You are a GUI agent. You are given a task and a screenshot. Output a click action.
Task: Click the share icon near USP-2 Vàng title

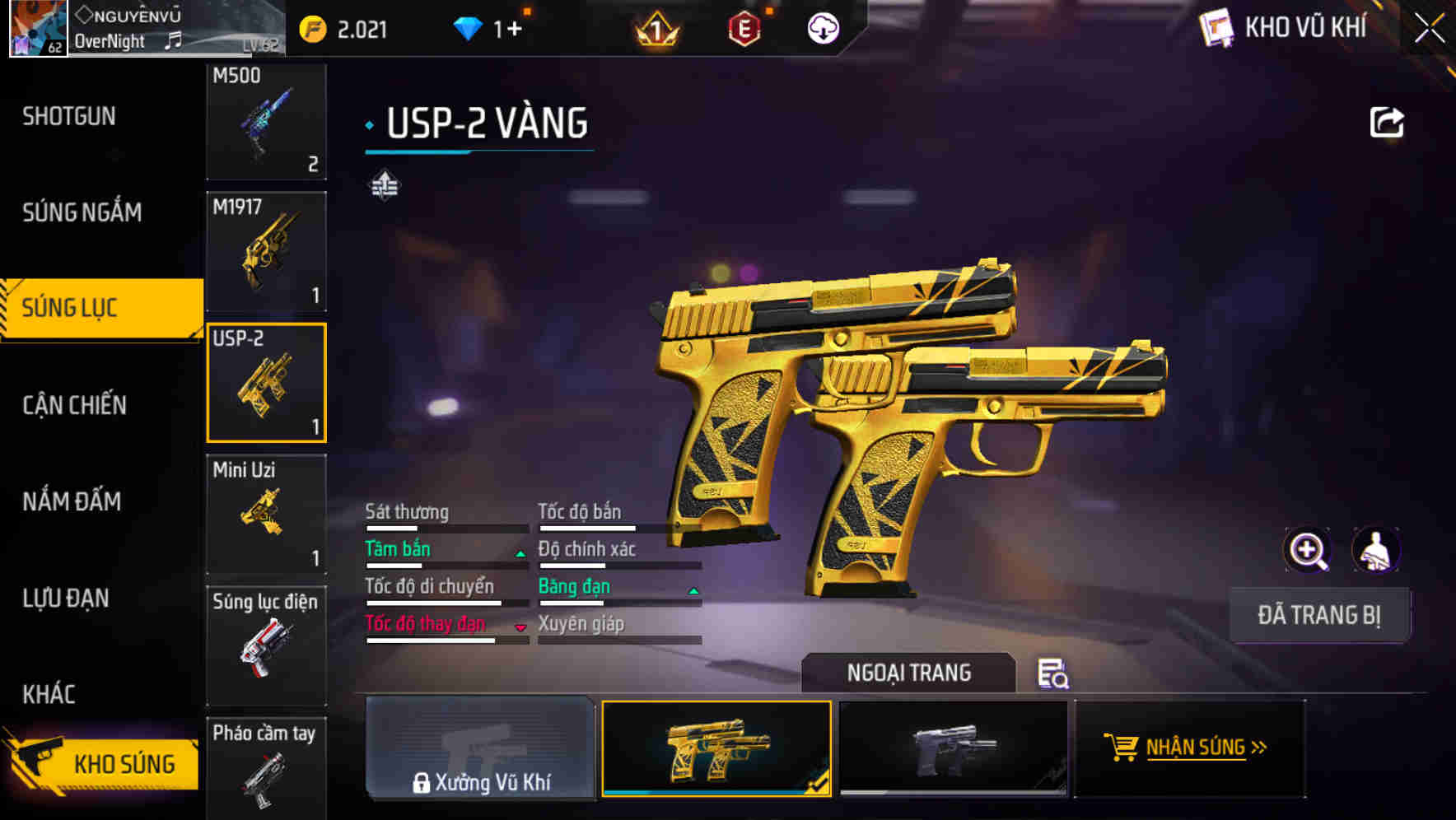coord(1388,120)
